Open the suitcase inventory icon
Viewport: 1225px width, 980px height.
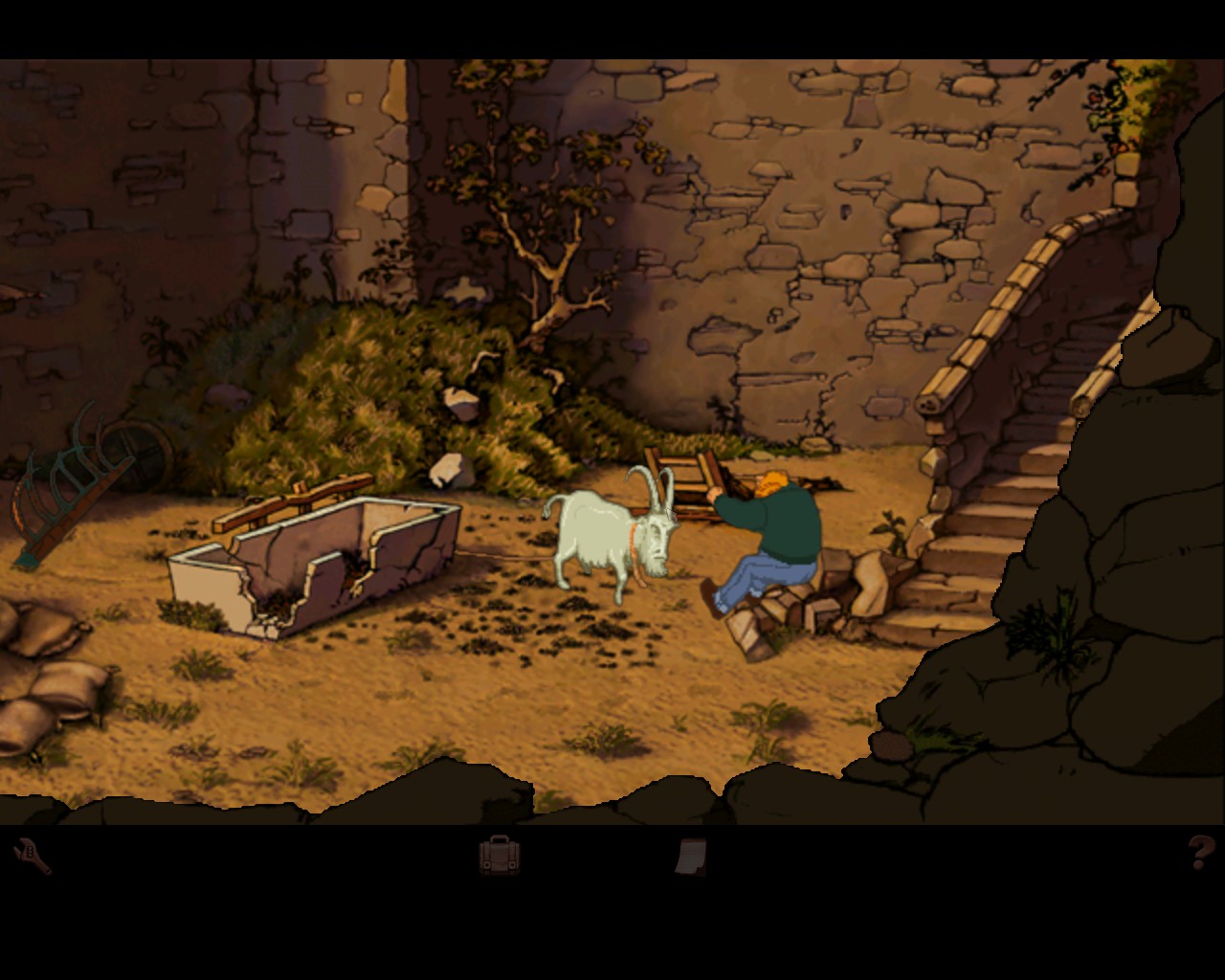pos(499,857)
